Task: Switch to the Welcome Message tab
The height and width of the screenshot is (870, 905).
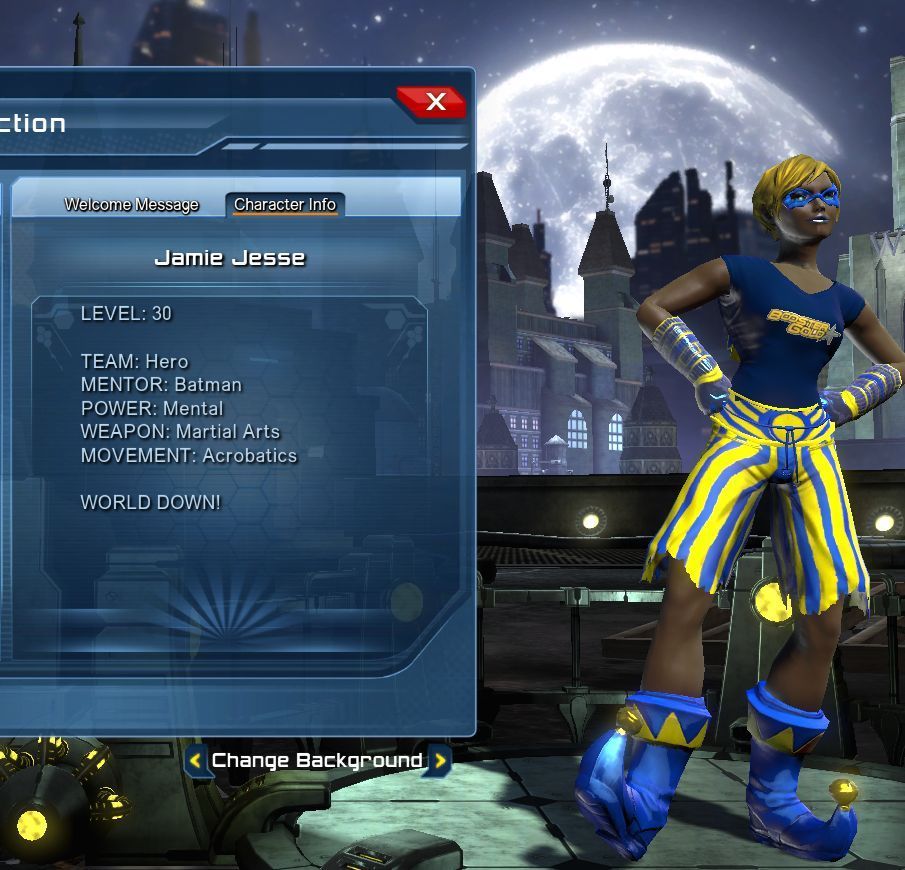Action: 131,204
